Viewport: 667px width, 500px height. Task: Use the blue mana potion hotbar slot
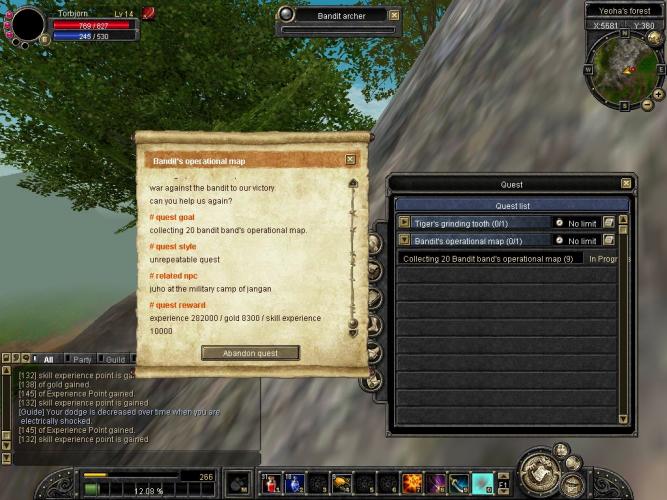[x=294, y=484]
